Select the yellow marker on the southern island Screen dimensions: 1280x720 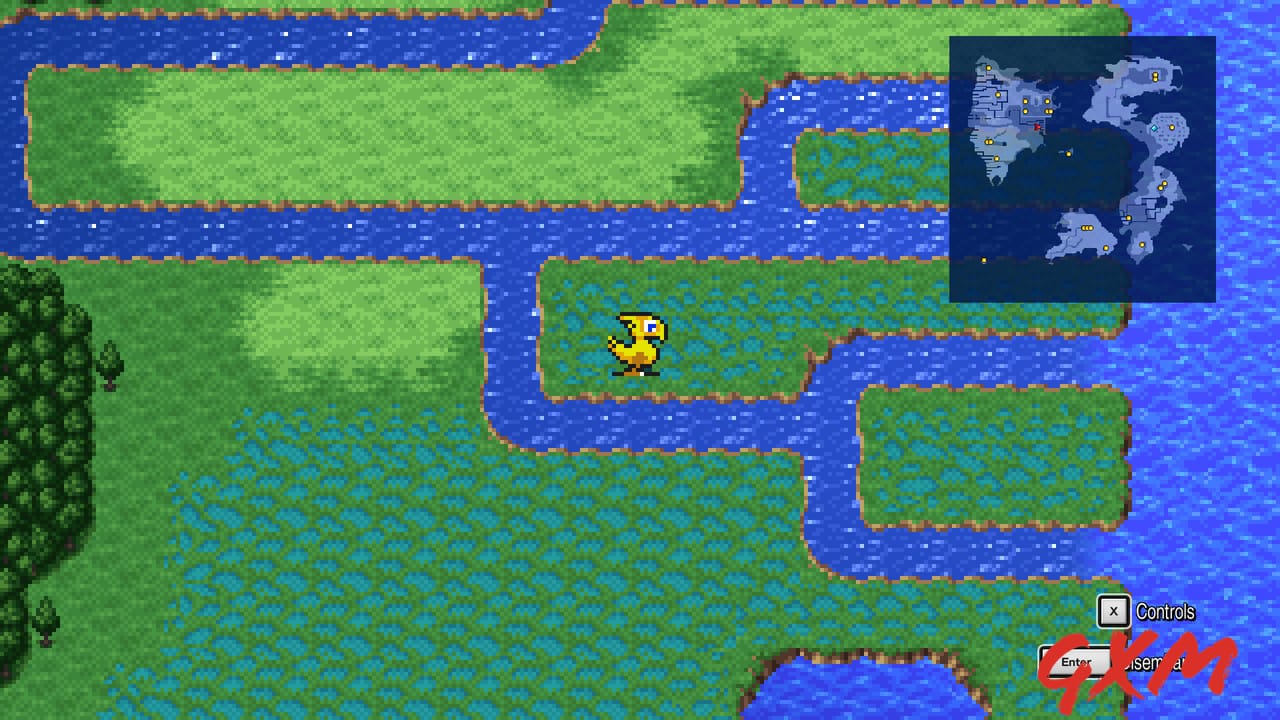click(1142, 245)
